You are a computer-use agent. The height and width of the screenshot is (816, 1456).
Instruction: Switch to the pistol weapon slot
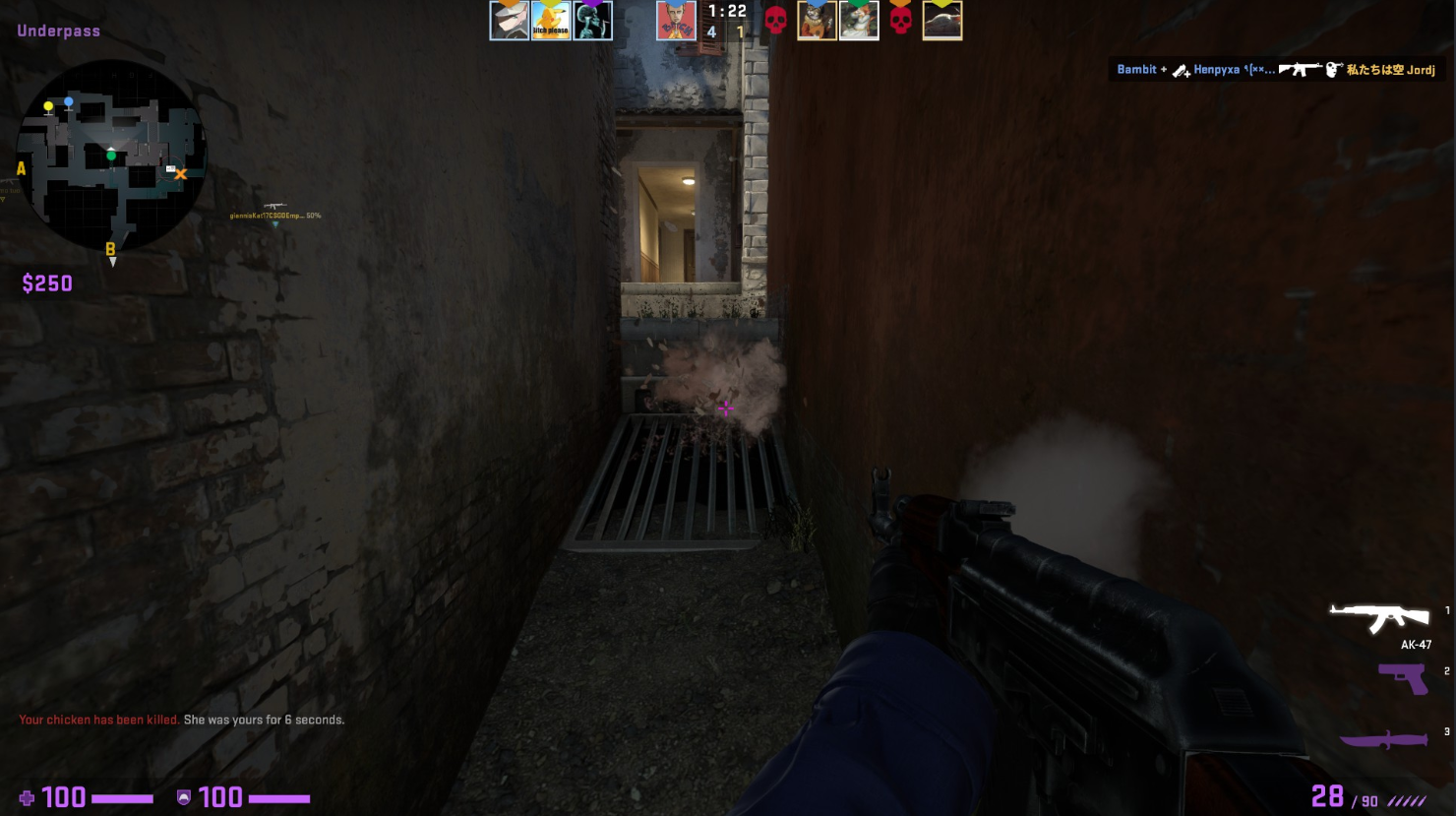click(1403, 678)
